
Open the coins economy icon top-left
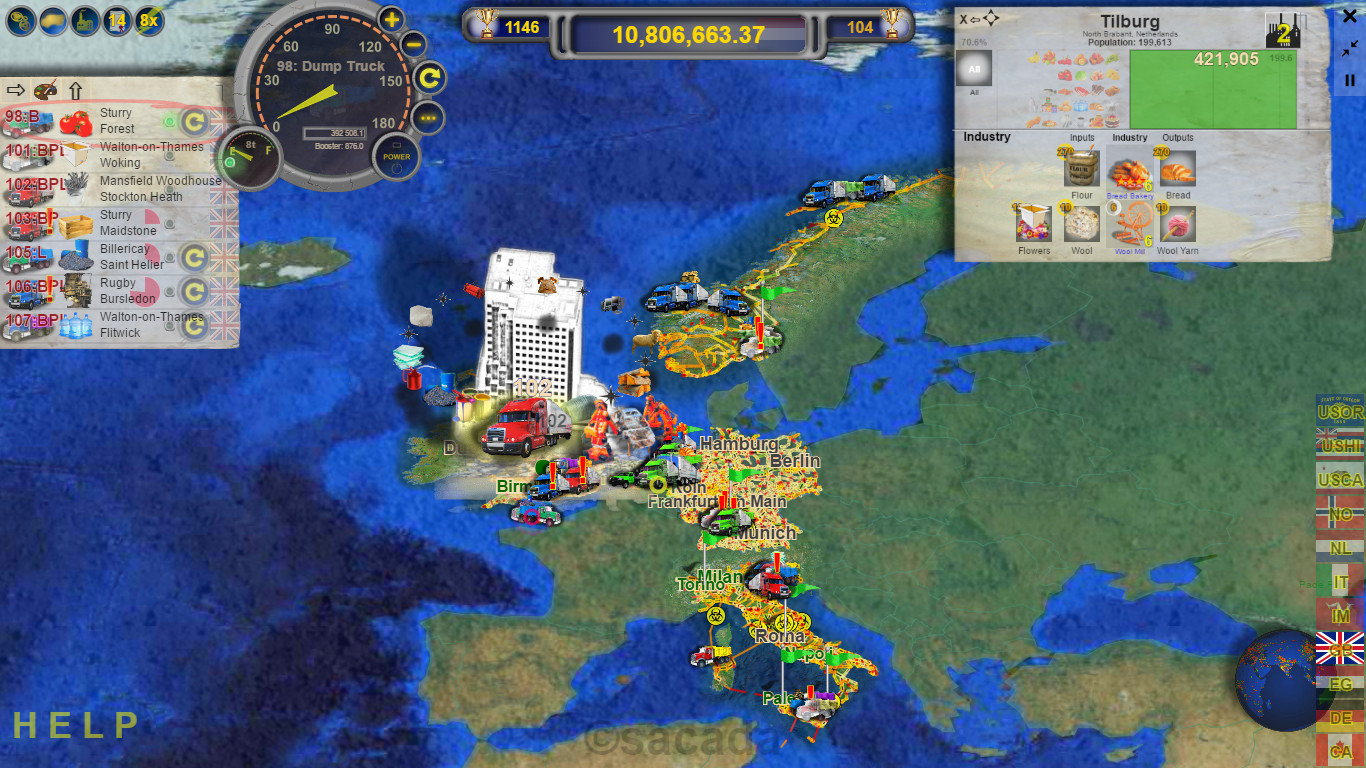22,20
